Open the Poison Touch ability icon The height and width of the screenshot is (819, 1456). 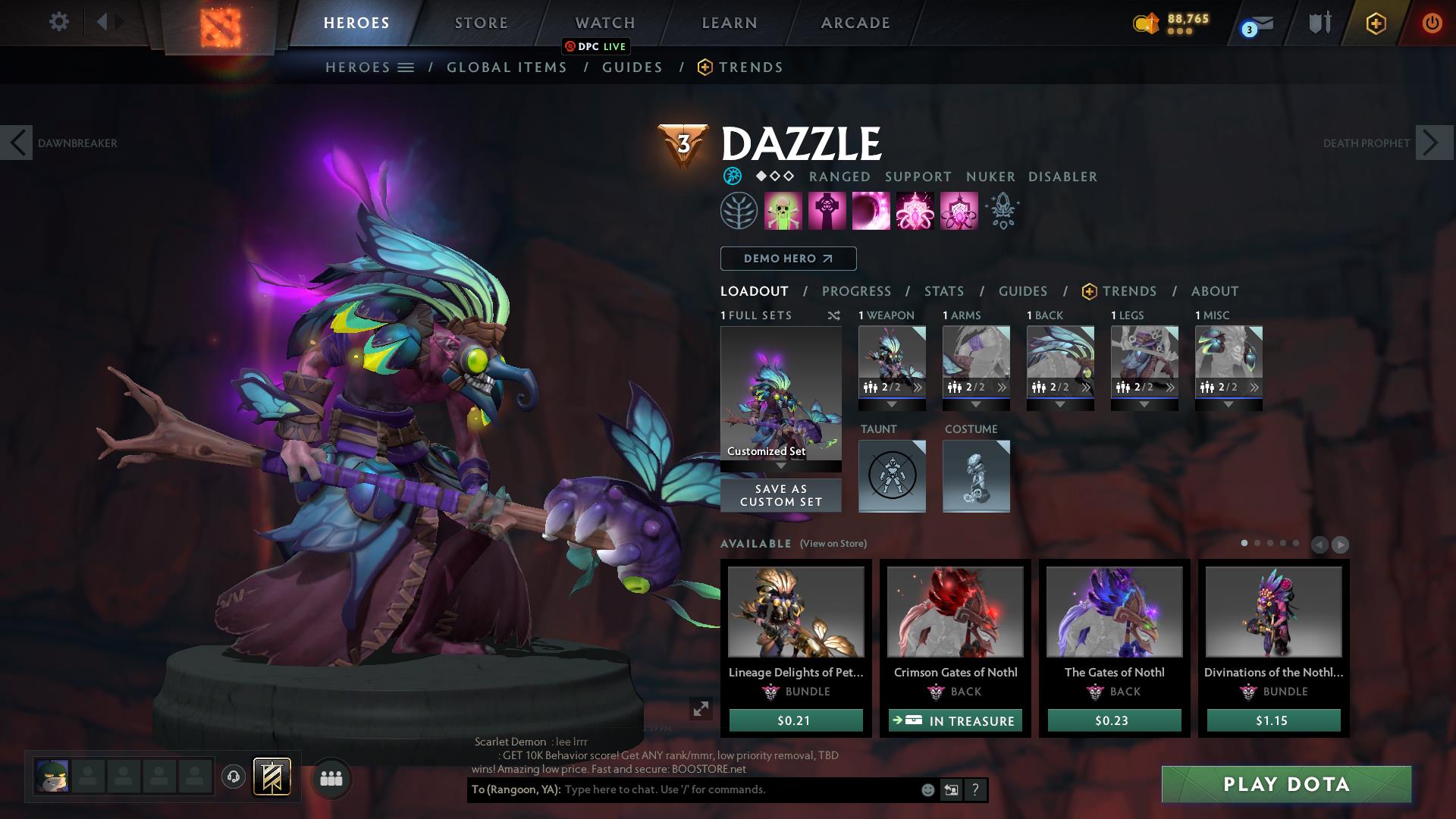point(782,211)
